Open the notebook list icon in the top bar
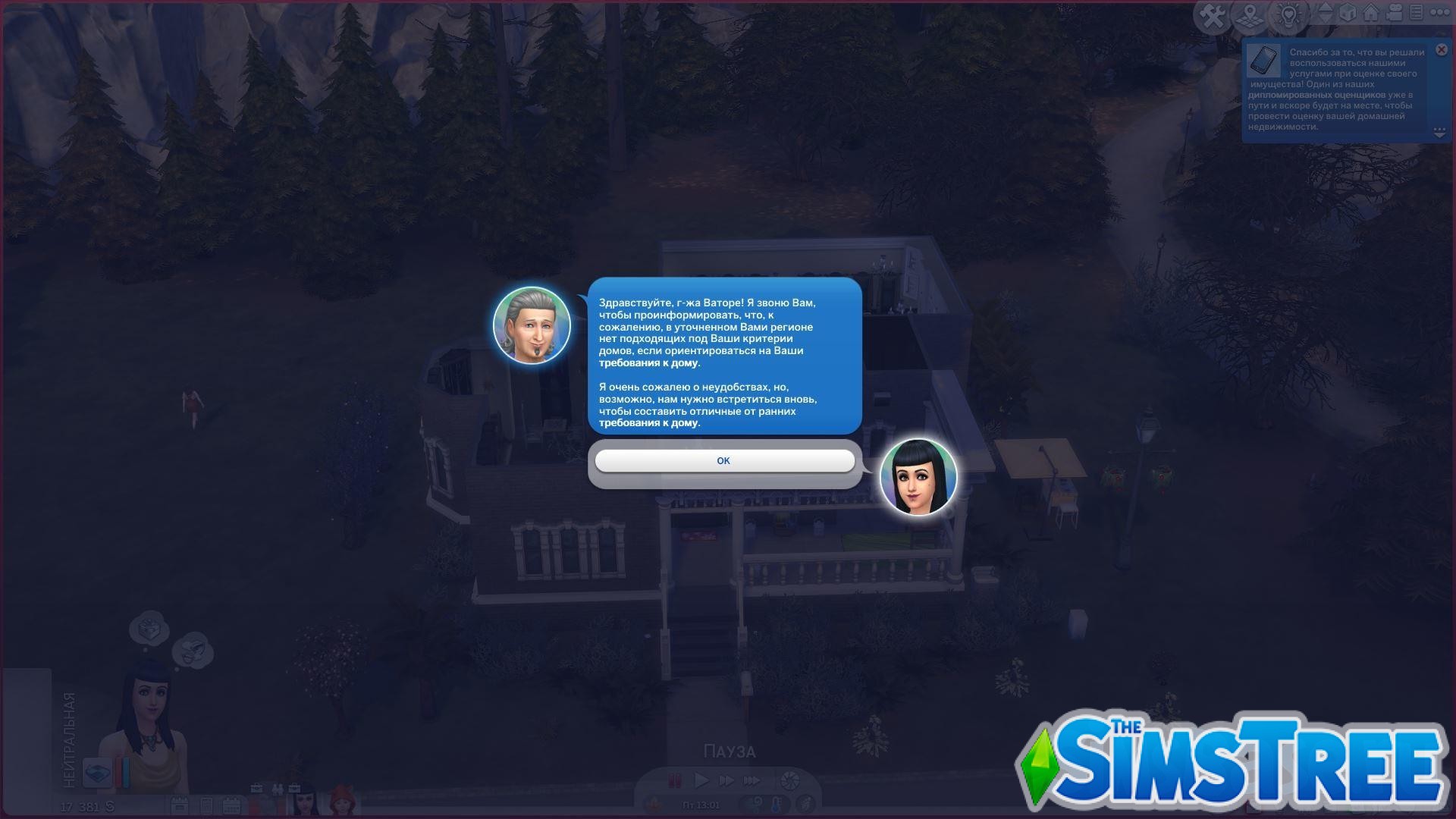This screenshot has height=819, width=1456. click(1416, 11)
